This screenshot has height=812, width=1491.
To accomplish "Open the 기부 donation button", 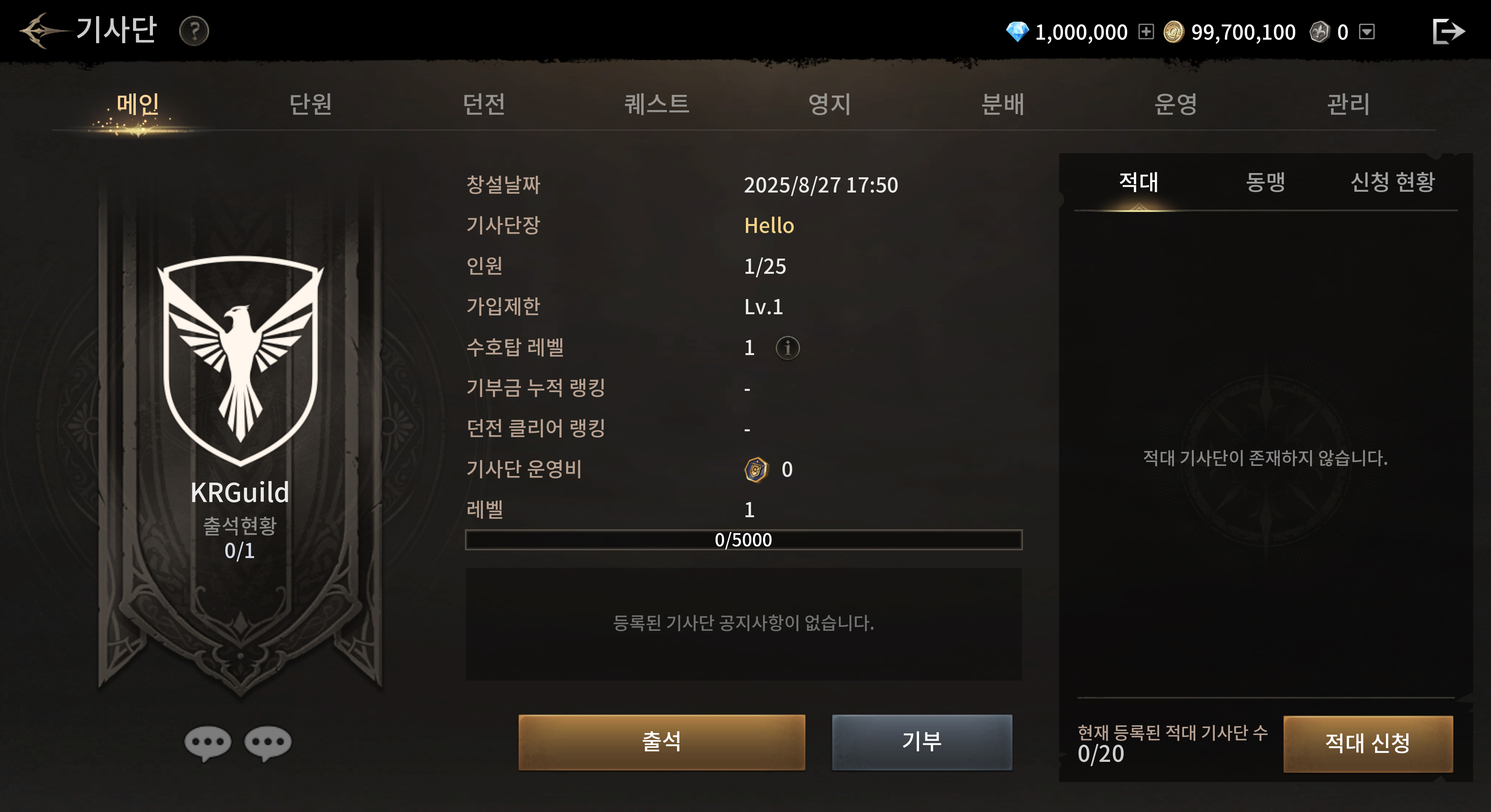I will point(922,742).
